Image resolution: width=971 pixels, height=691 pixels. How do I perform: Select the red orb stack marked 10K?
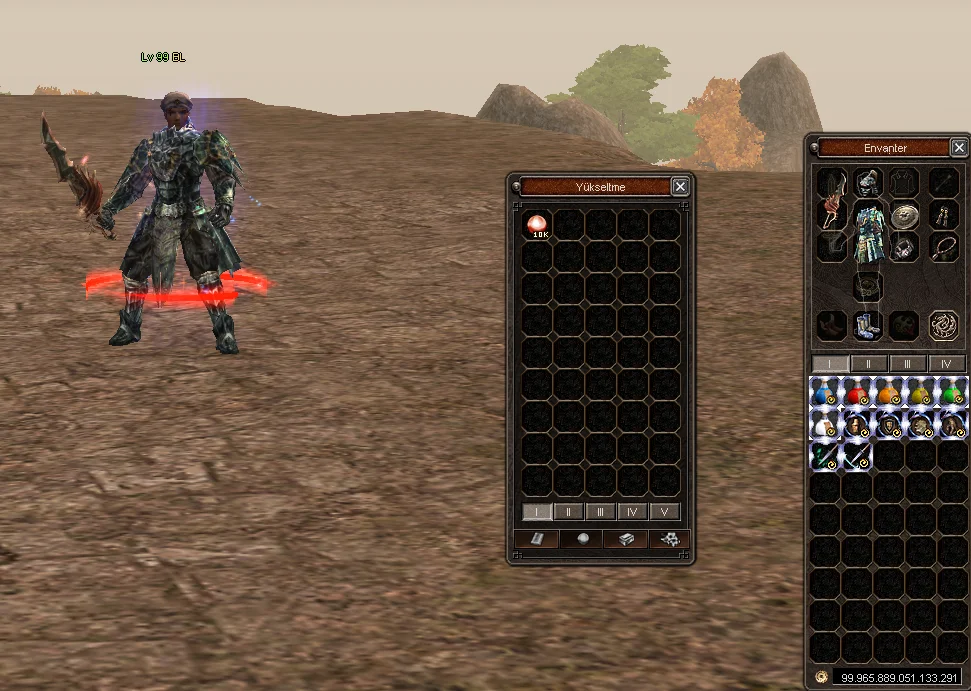point(538,225)
